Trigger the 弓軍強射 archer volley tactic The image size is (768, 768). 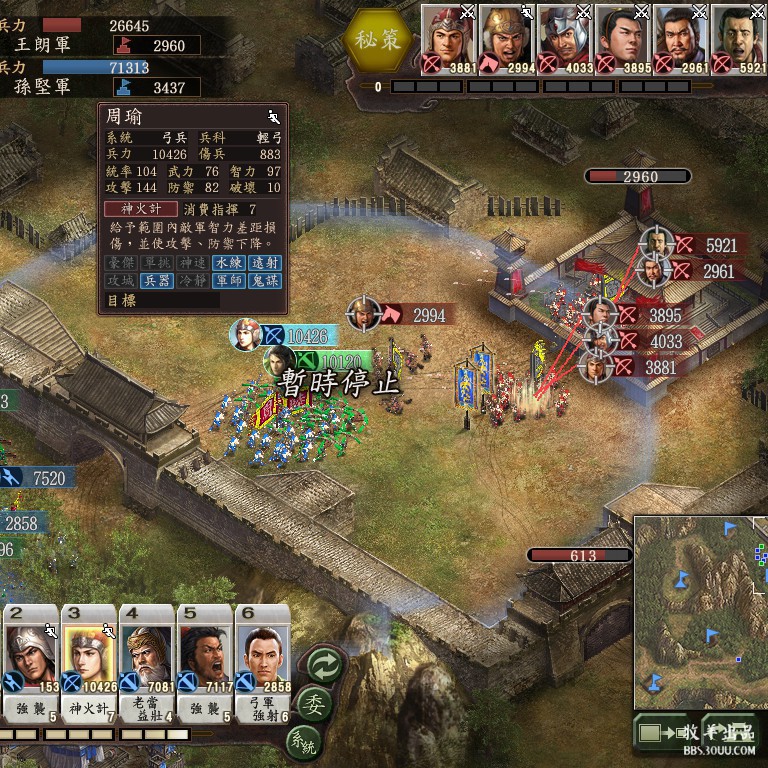point(263,709)
